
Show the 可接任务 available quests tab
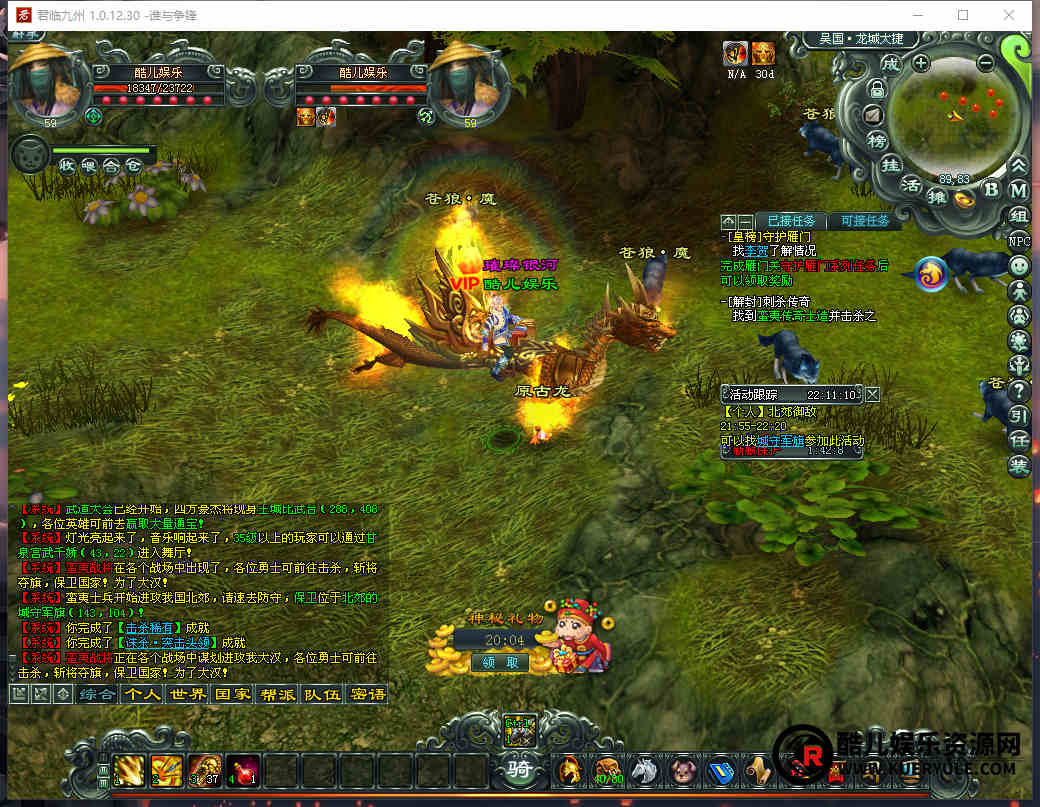865,221
